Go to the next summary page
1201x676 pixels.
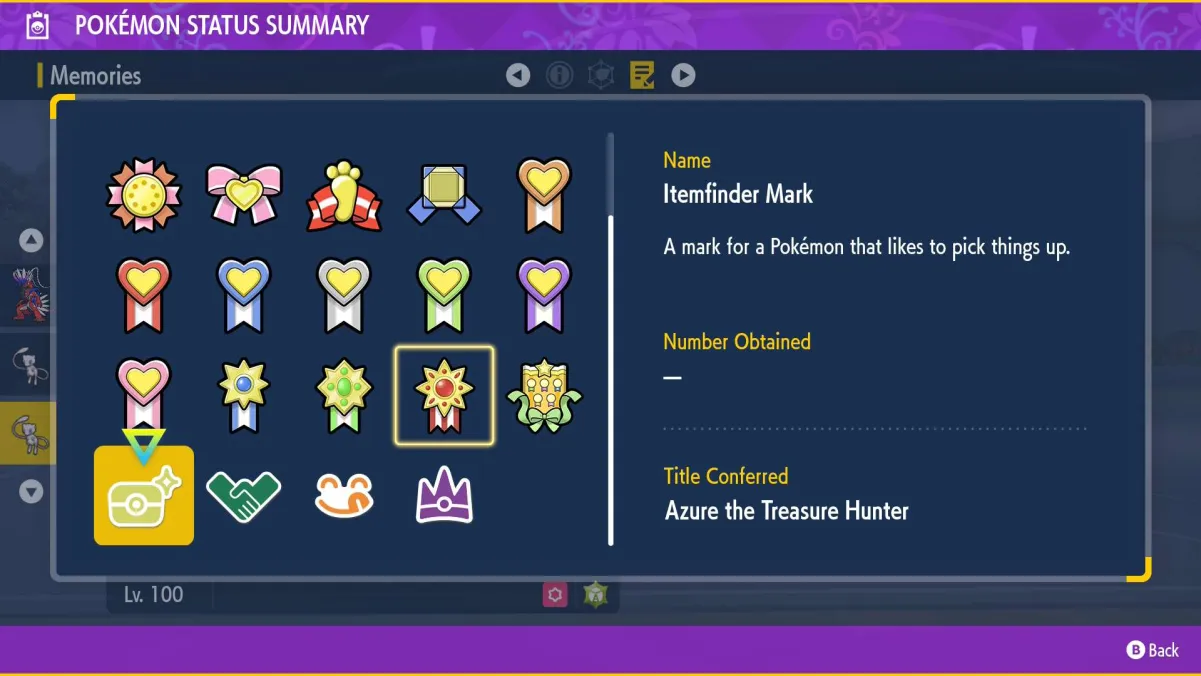[x=683, y=75]
